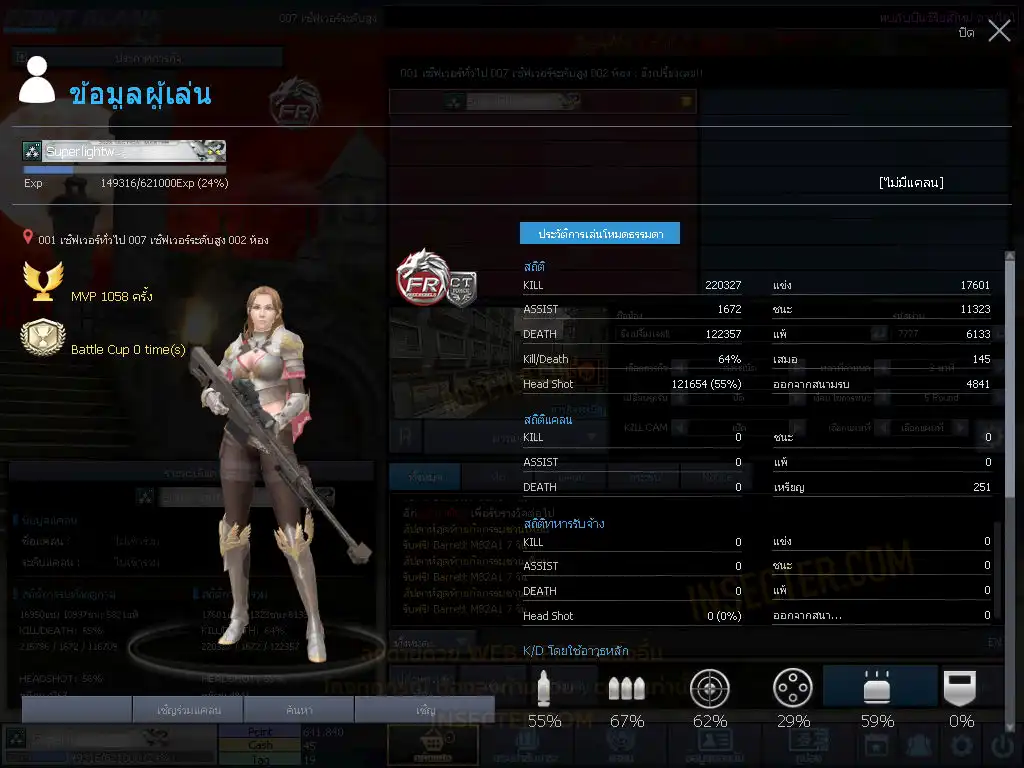Select the single bullet weapon icon
This screenshot has width=1024, height=768.
[x=544, y=689]
